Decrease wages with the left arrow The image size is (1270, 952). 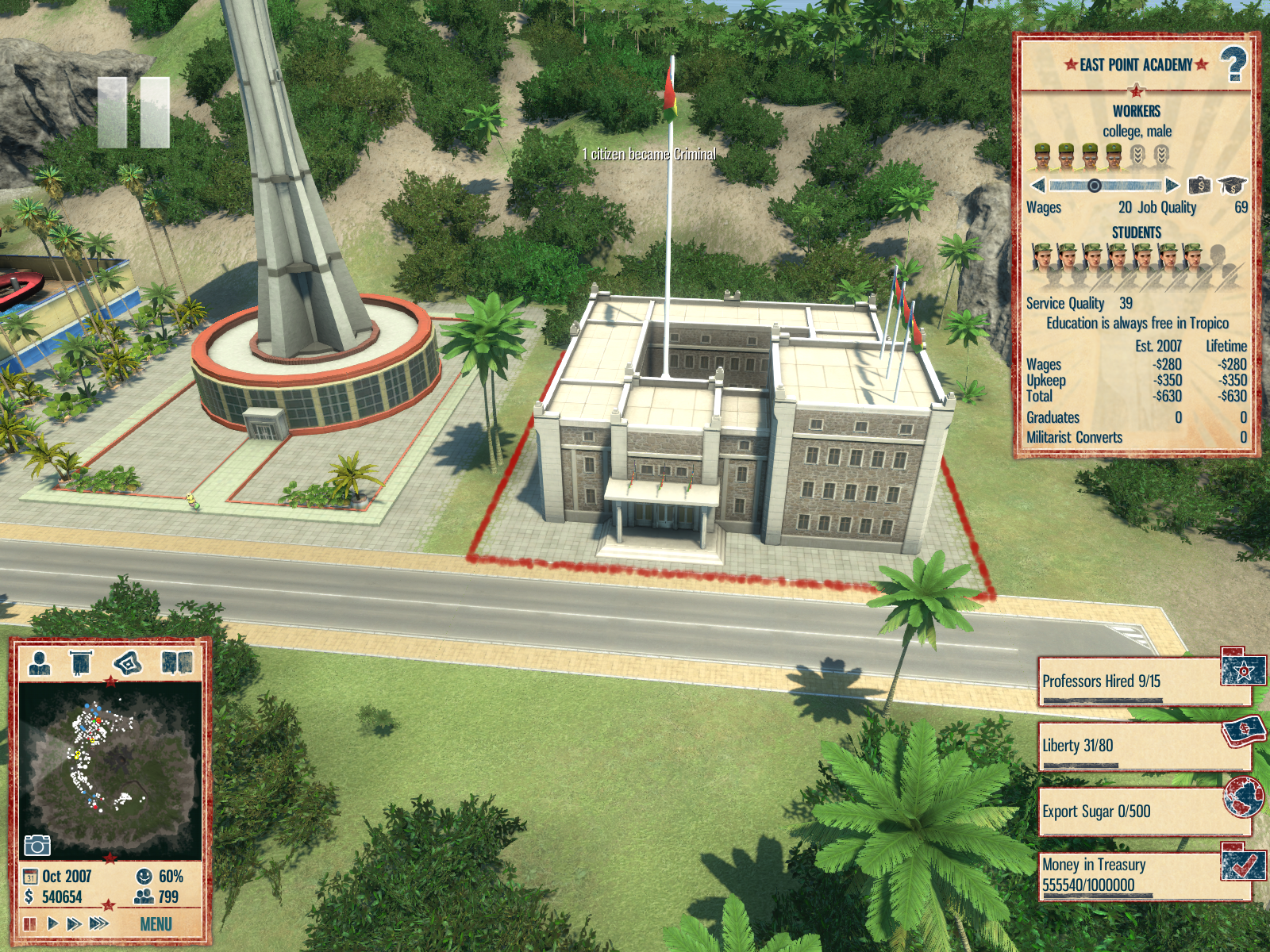click(1037, 186)
